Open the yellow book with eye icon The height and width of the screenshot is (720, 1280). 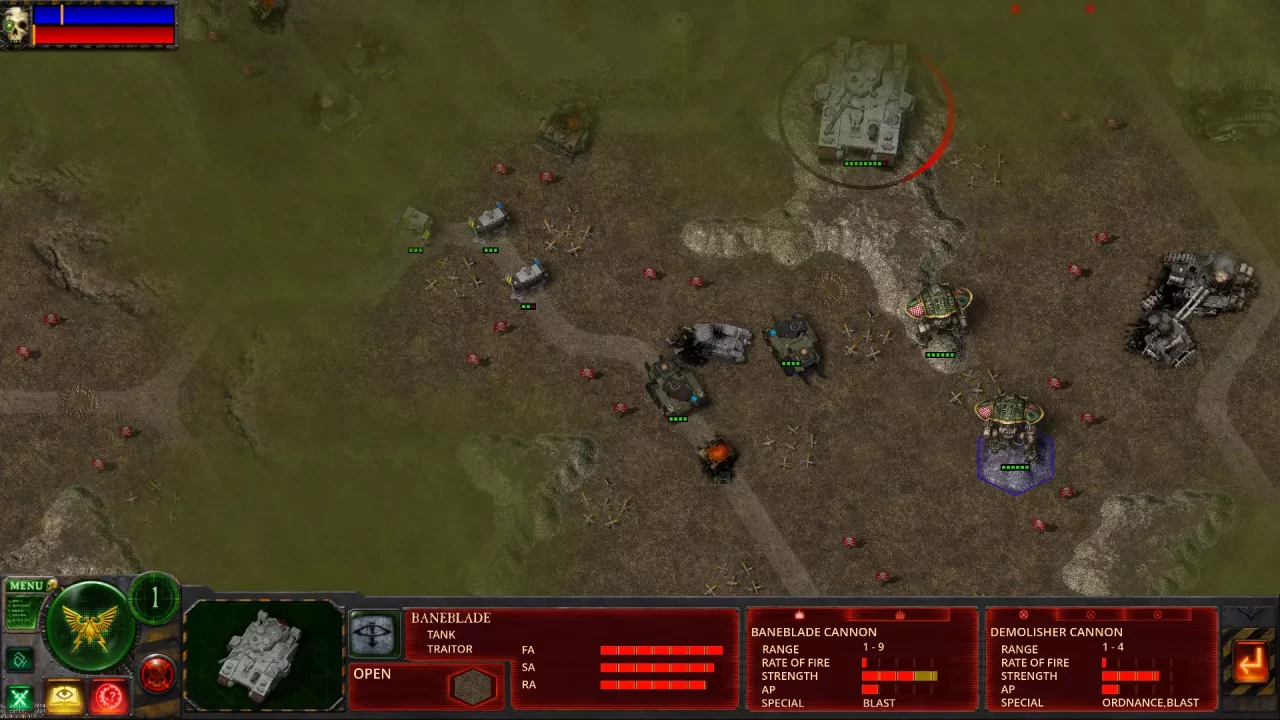pos(65,696)
